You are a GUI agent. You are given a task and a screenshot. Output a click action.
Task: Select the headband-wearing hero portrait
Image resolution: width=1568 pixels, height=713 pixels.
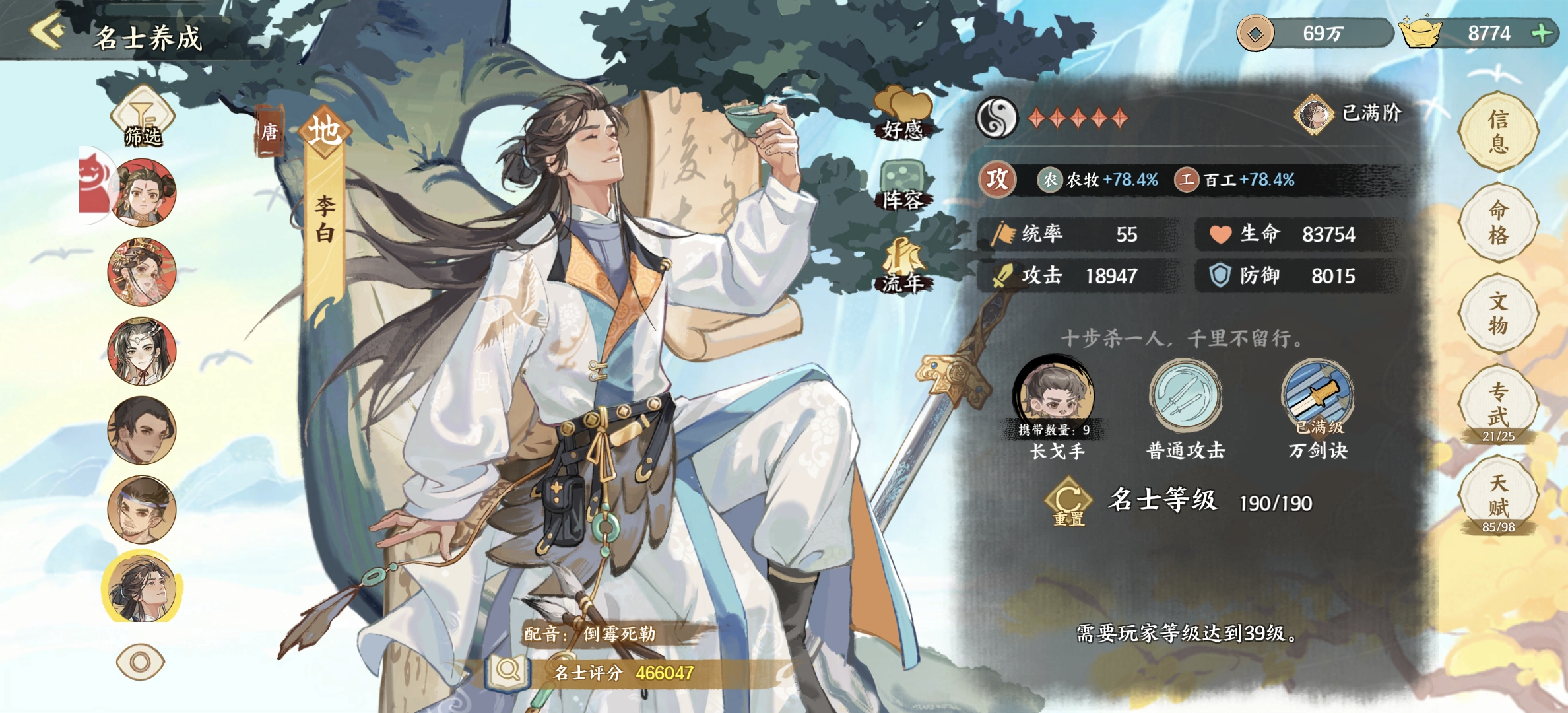142,510
